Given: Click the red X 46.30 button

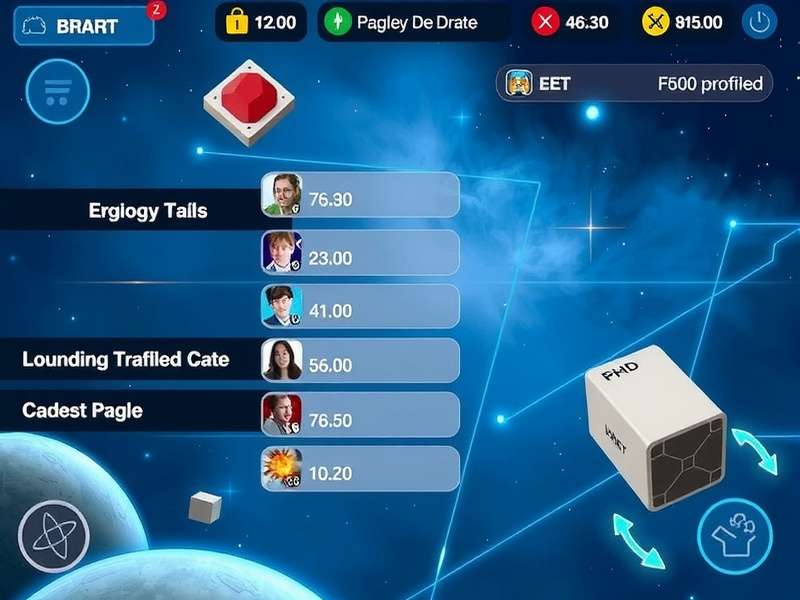Looking at the screenshot, I should point(573,22).
